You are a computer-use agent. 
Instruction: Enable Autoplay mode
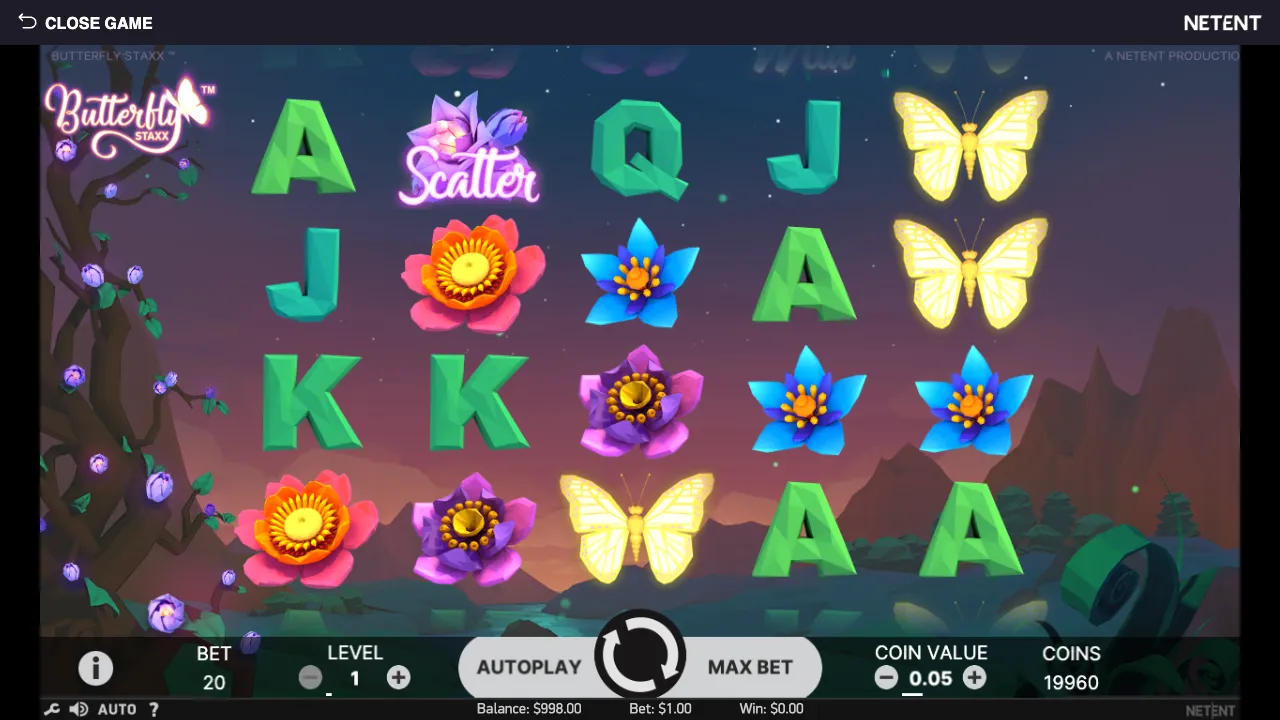(530, 667)
